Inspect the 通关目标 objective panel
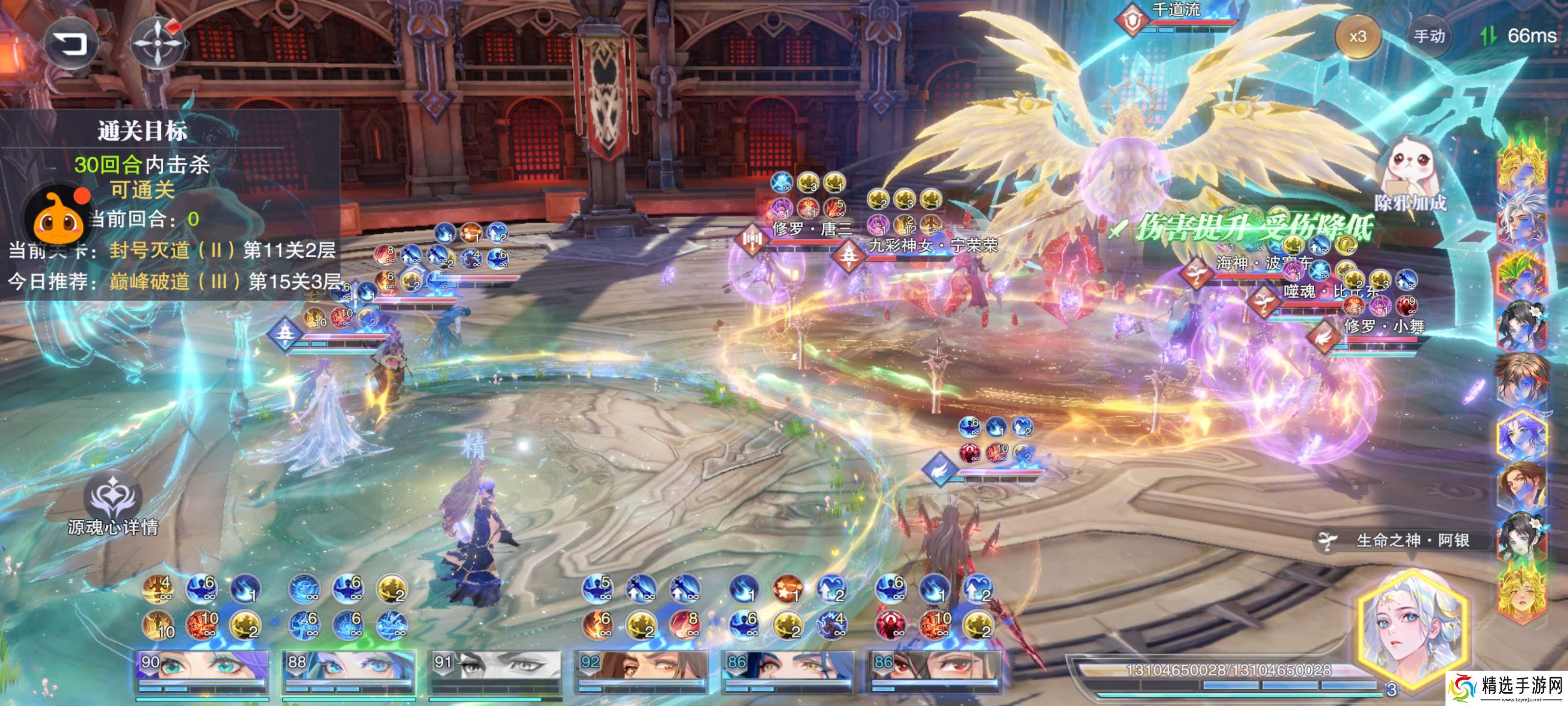The height and width of the screenshot is (706, 1568). (x=143, y=131)
